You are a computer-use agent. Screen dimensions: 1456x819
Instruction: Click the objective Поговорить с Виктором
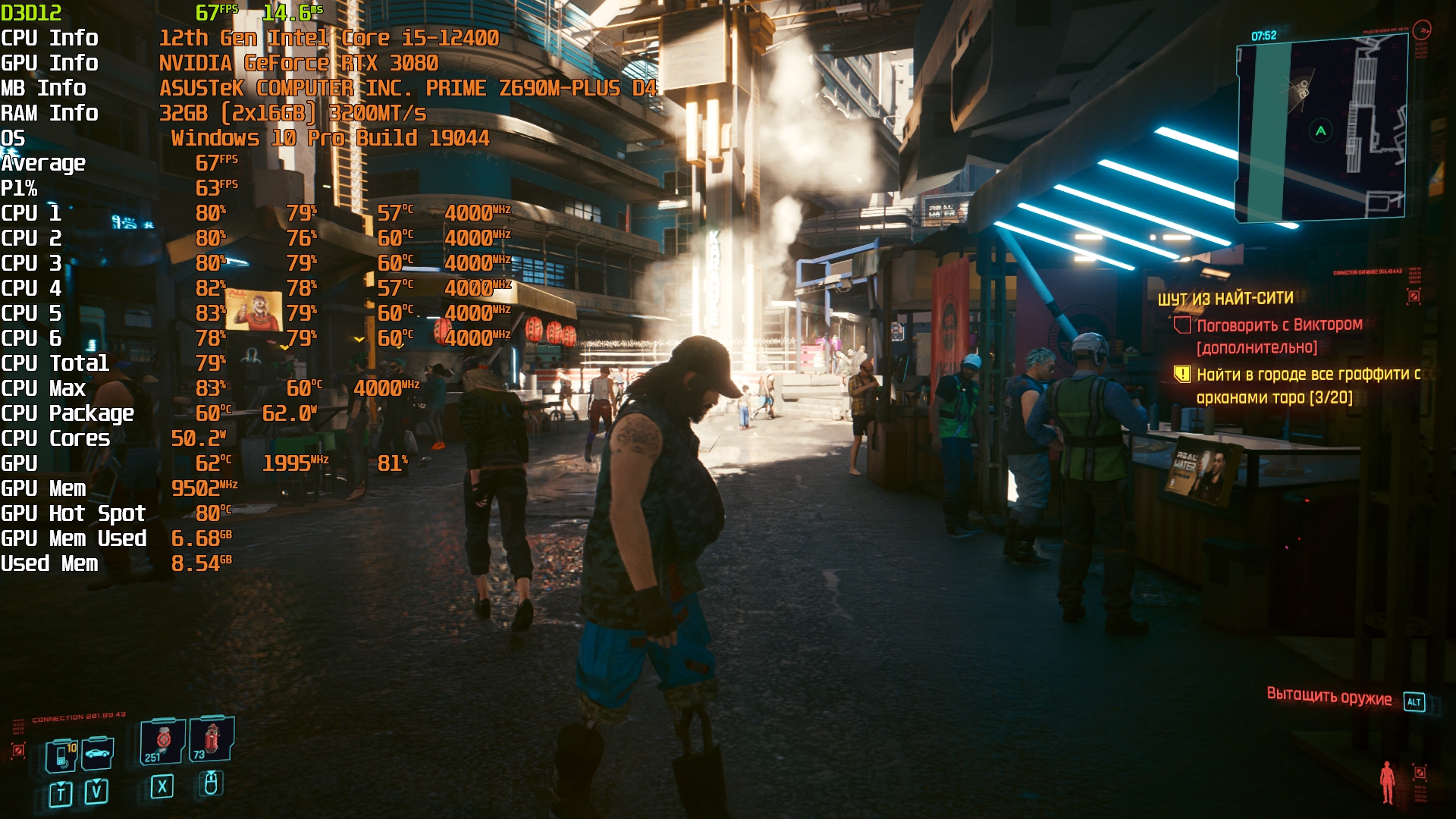[1279, 325]
